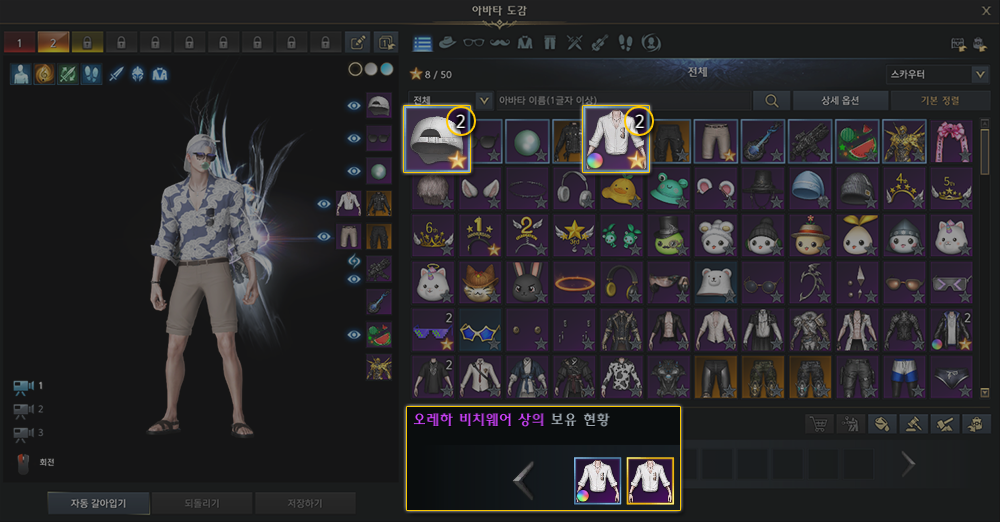This screenshot has height=522, width=1000.
Task: Show previous owned shirt variant
Action: click(523, 480)
